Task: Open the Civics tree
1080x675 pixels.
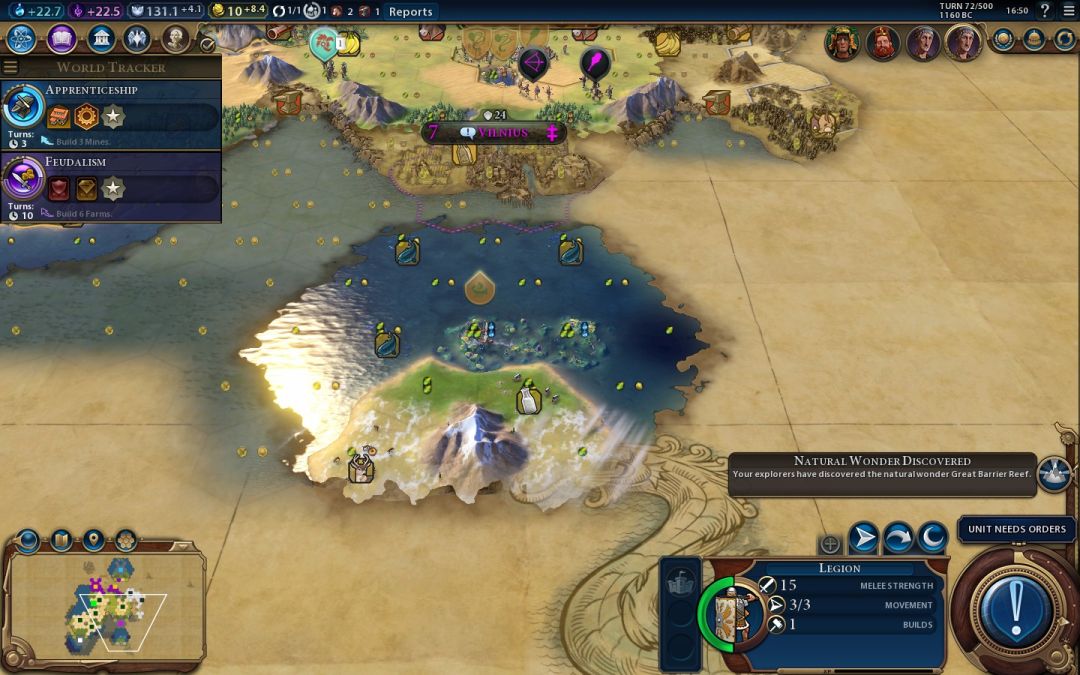Action: (61, 39)
